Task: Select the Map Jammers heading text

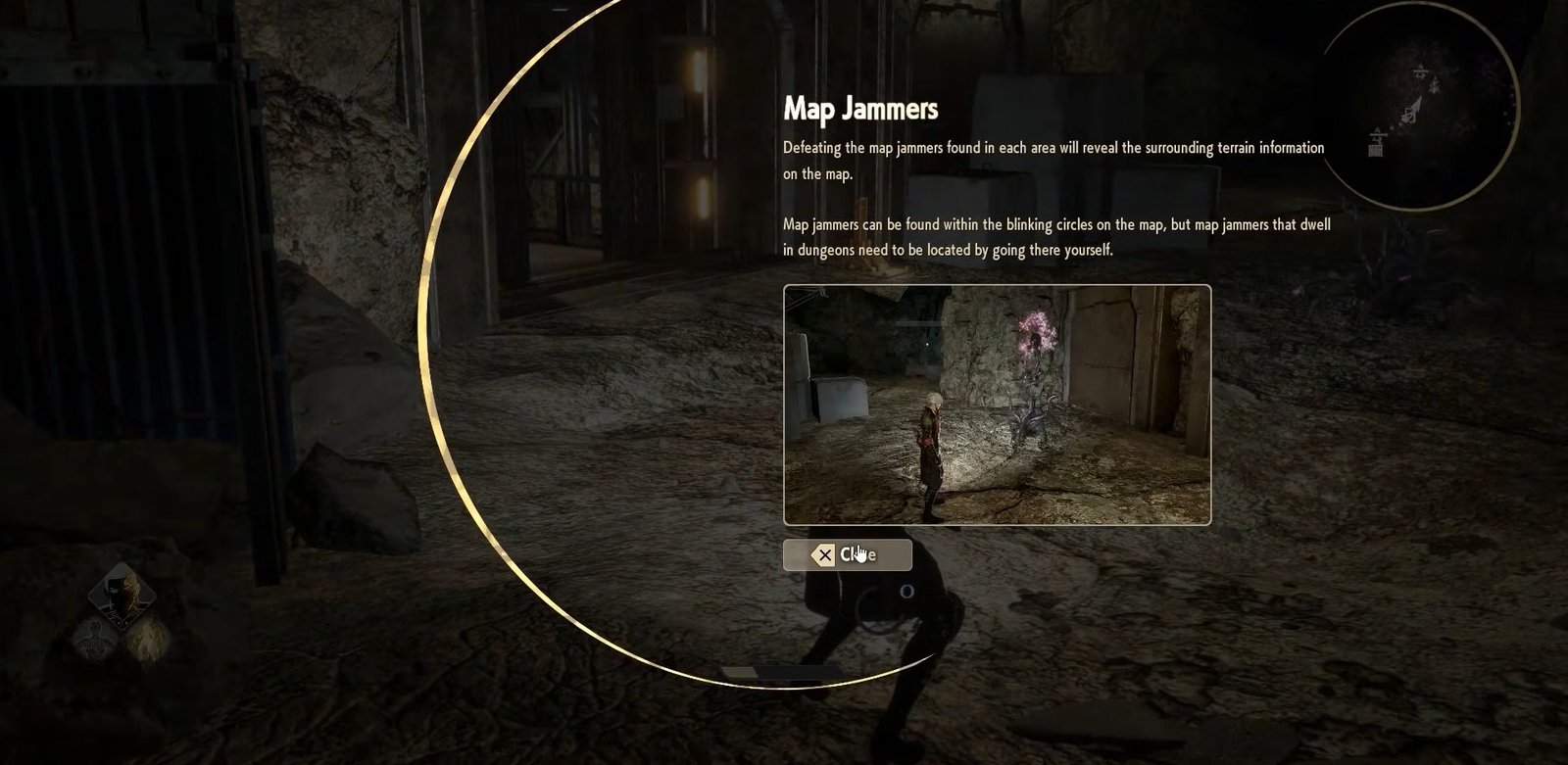Action: [x=859, y=110]
